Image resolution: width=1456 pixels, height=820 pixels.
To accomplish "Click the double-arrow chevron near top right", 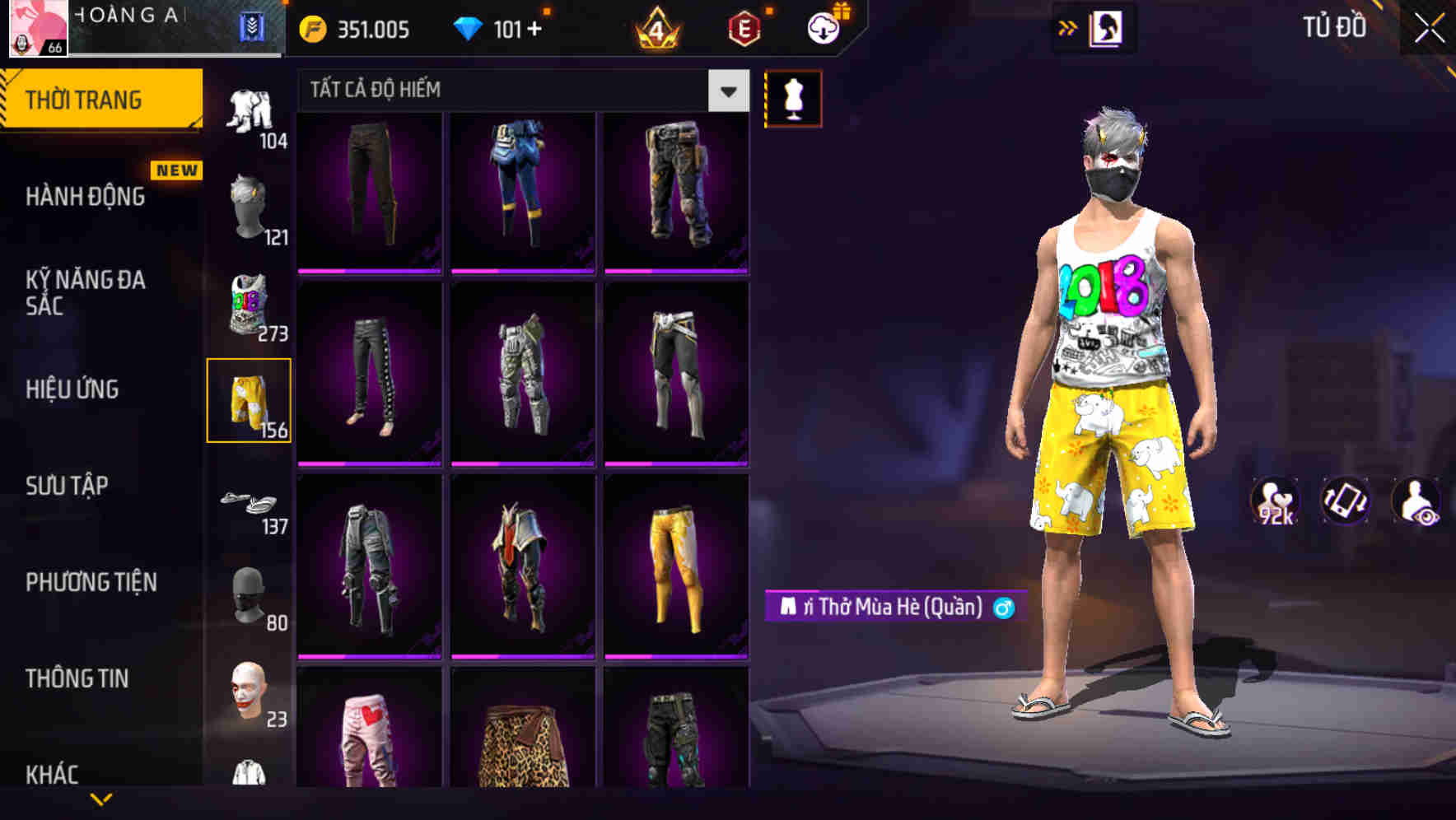I will point(1068,27).
